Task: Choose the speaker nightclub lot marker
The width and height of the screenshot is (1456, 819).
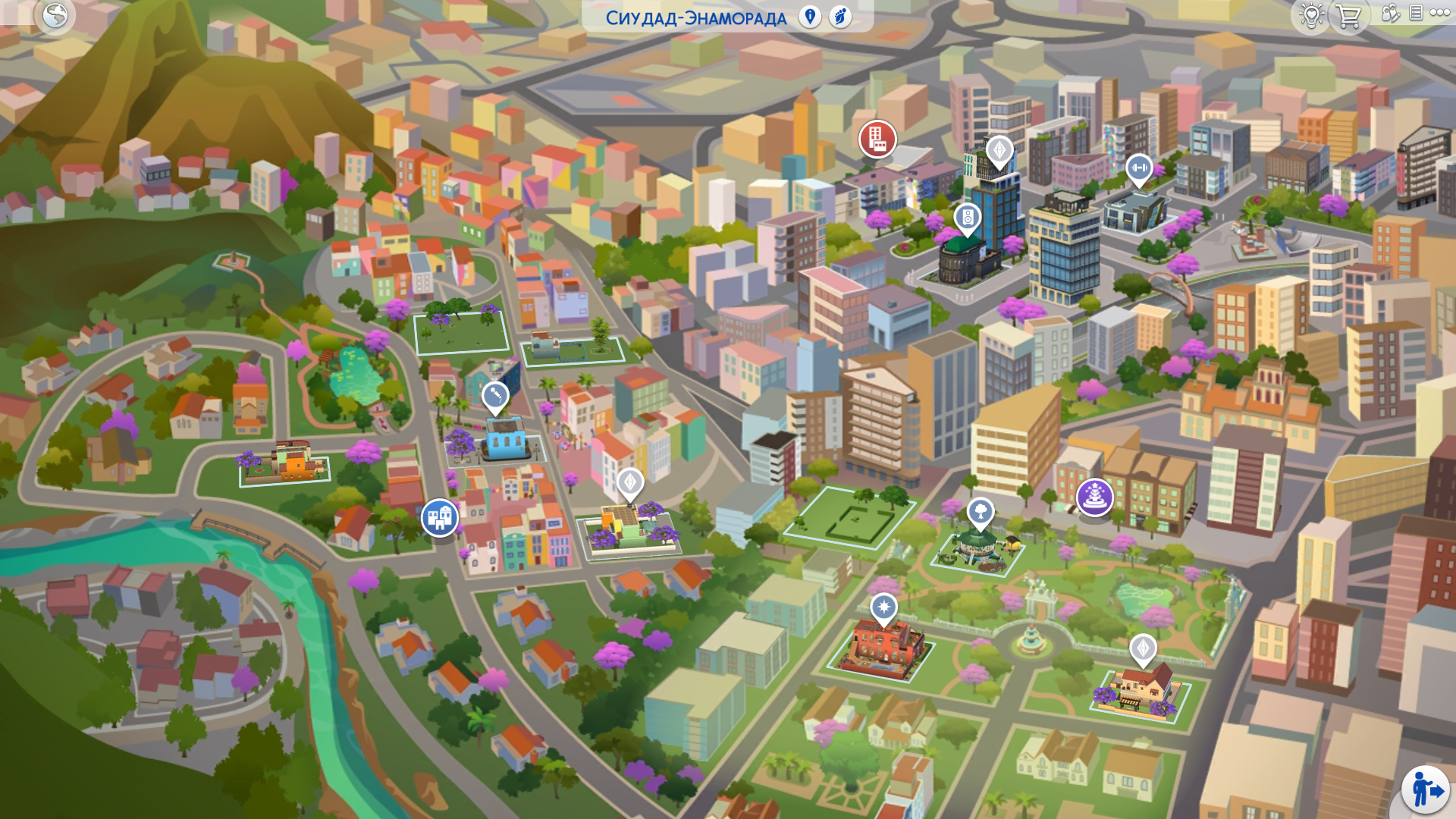Action: point(968,218)
